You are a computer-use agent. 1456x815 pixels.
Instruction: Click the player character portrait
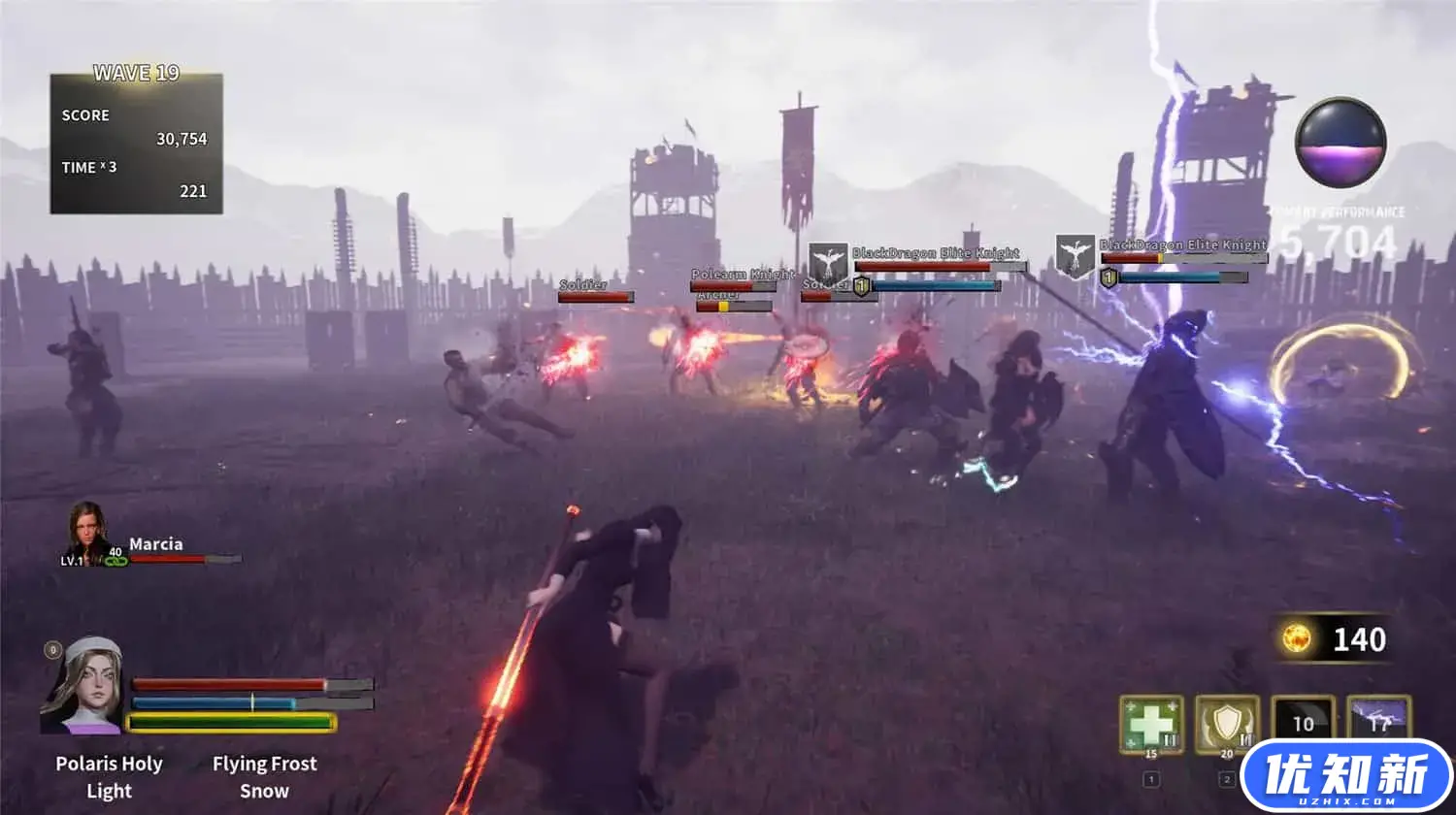click(82, 687)
